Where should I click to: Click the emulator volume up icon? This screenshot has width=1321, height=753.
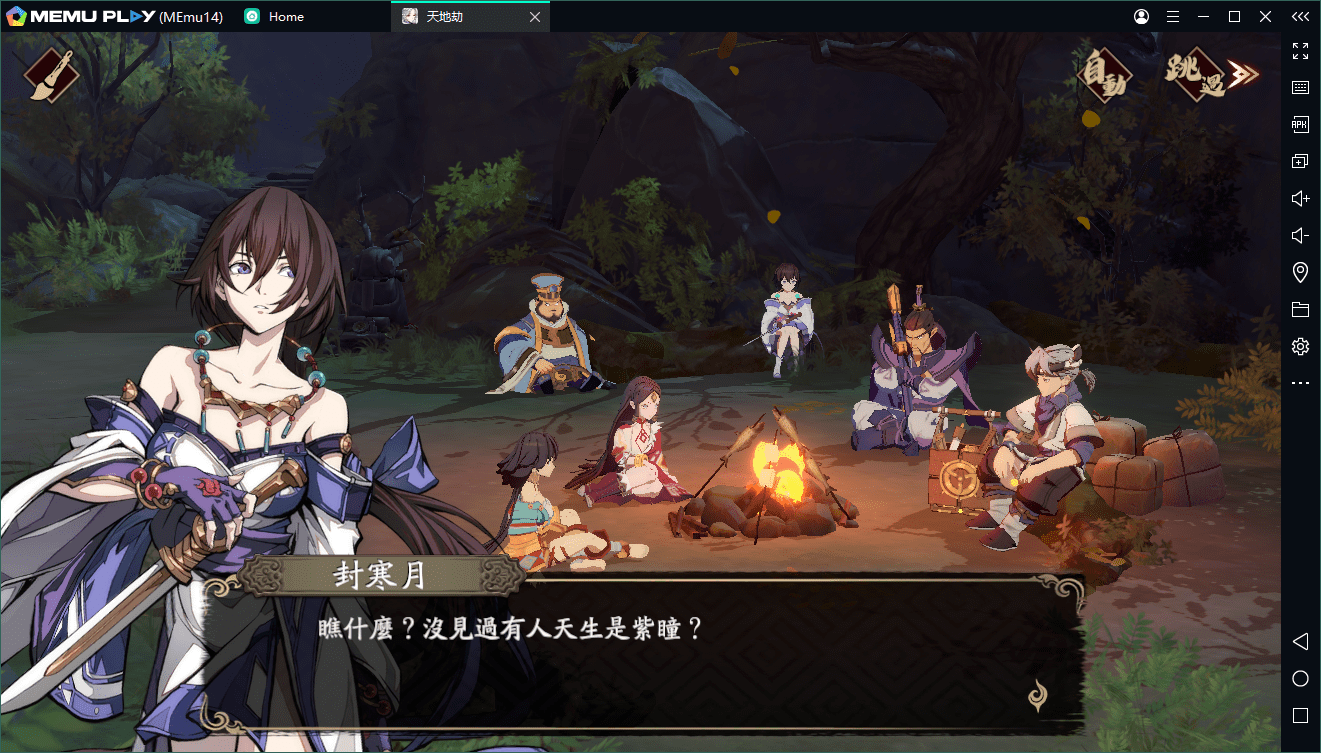[x=1300, y=199]
